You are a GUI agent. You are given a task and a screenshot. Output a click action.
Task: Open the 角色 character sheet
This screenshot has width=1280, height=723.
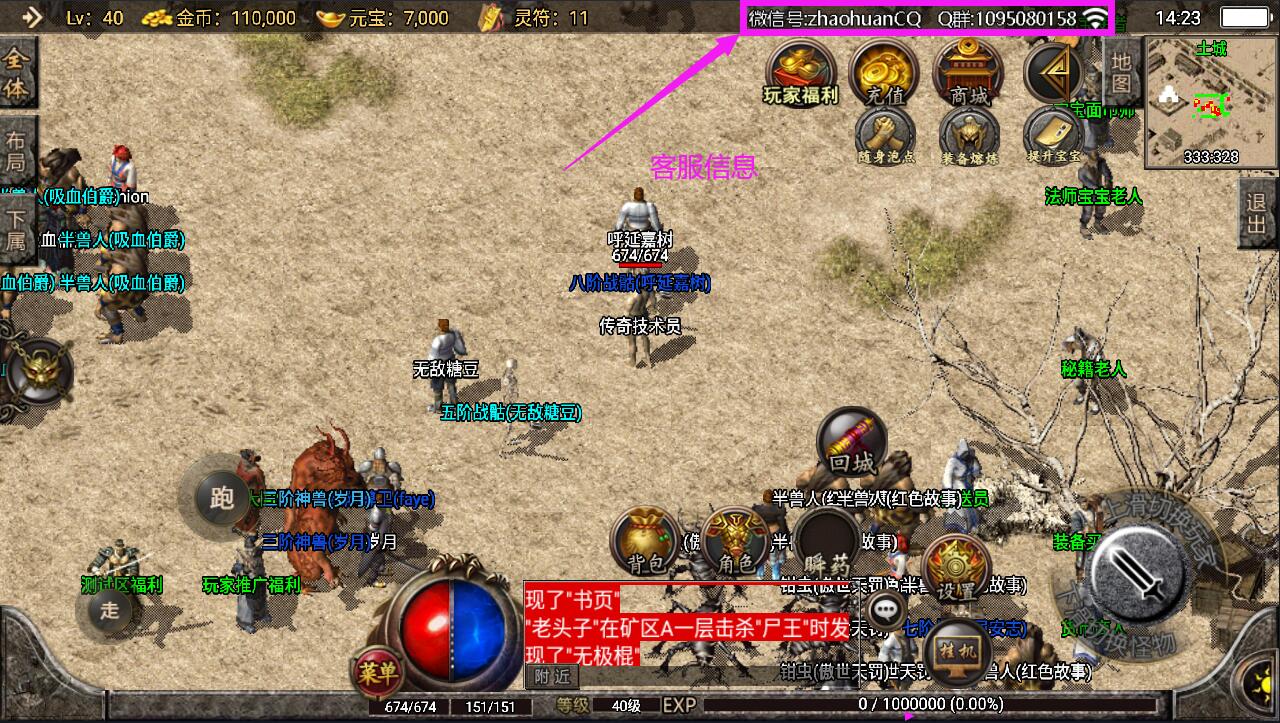736,542
